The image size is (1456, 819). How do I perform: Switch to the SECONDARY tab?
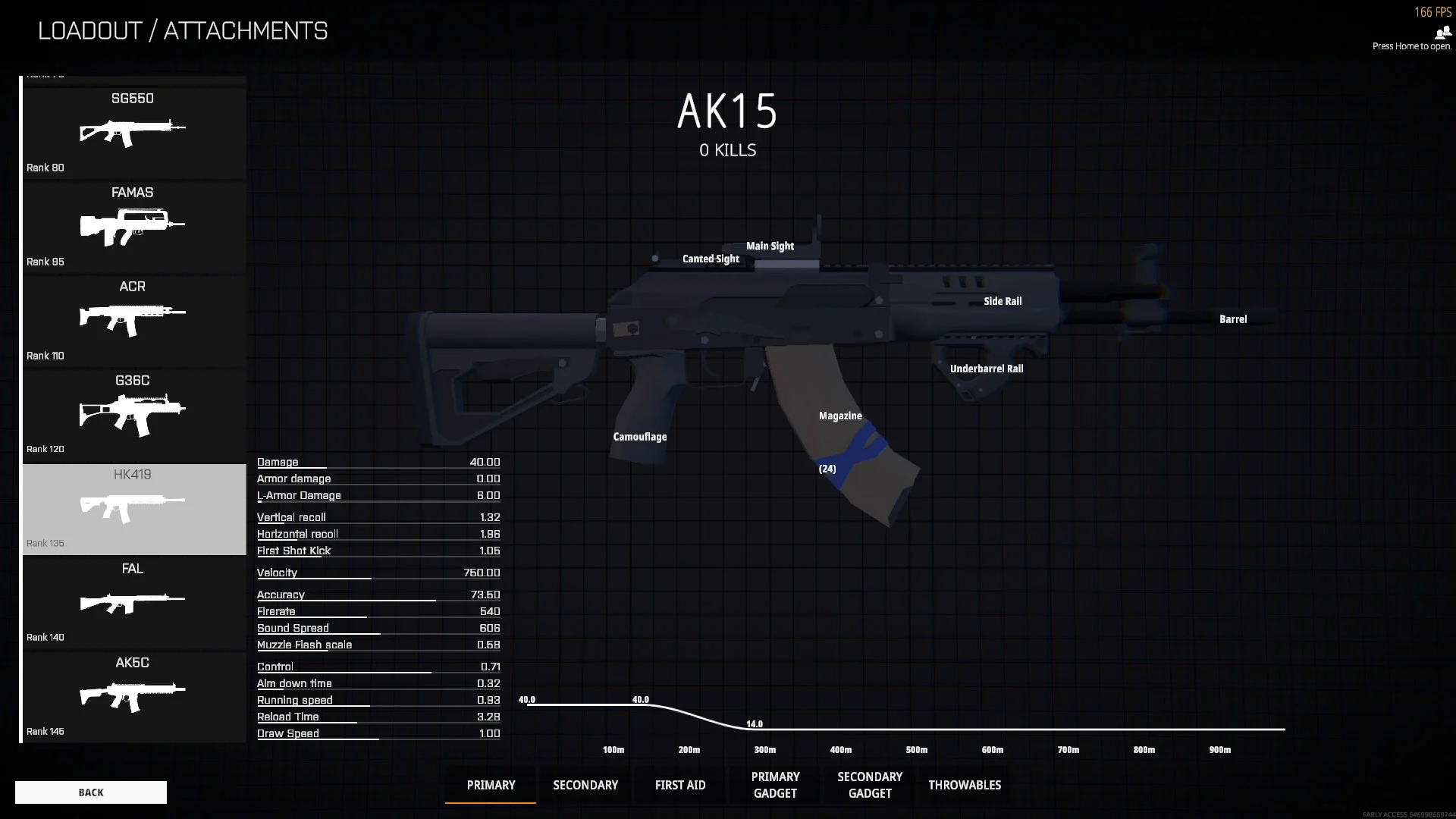(585, 785)
